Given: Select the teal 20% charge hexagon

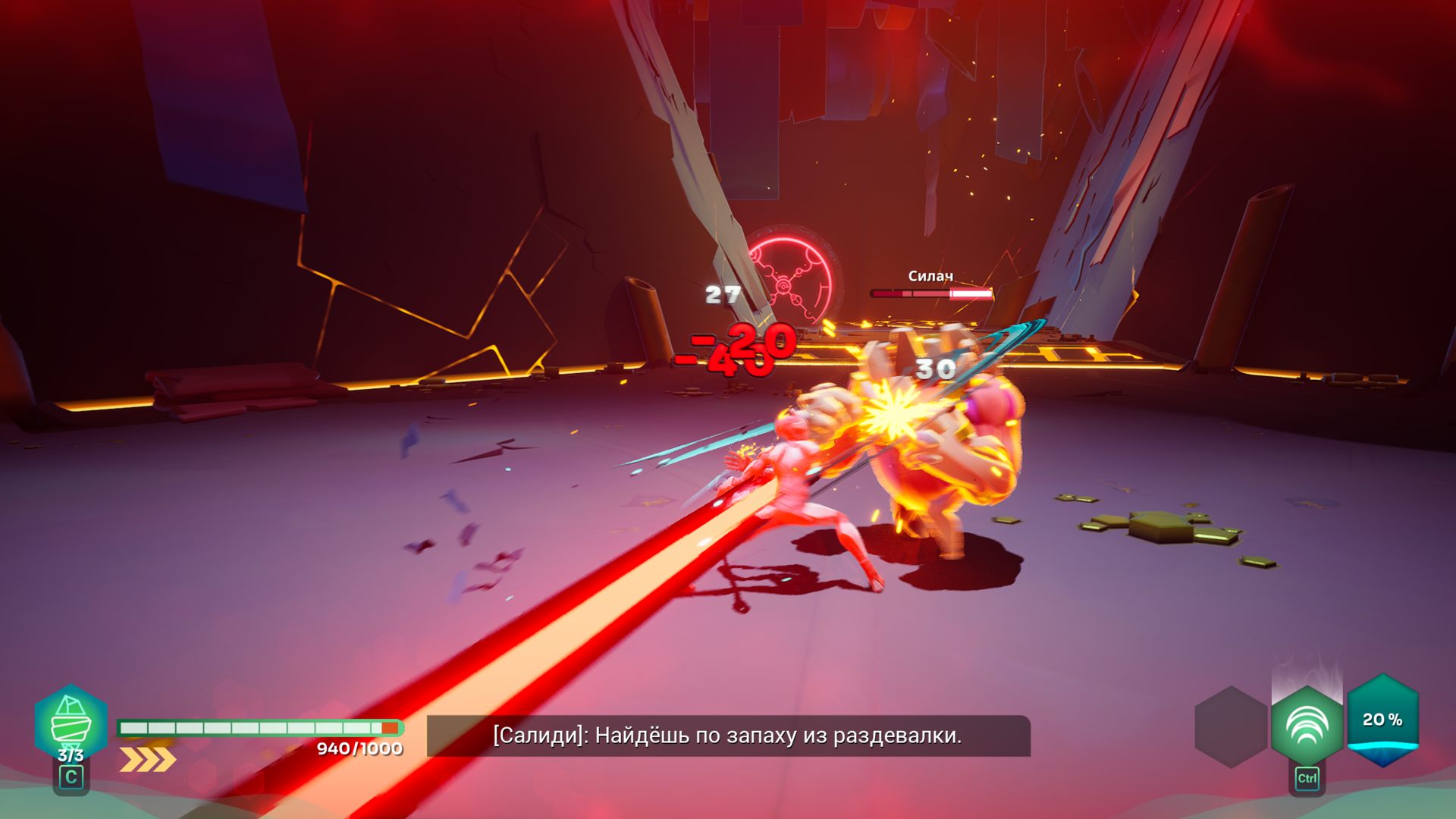Looking at the screenshot, I should point(1382,720).
